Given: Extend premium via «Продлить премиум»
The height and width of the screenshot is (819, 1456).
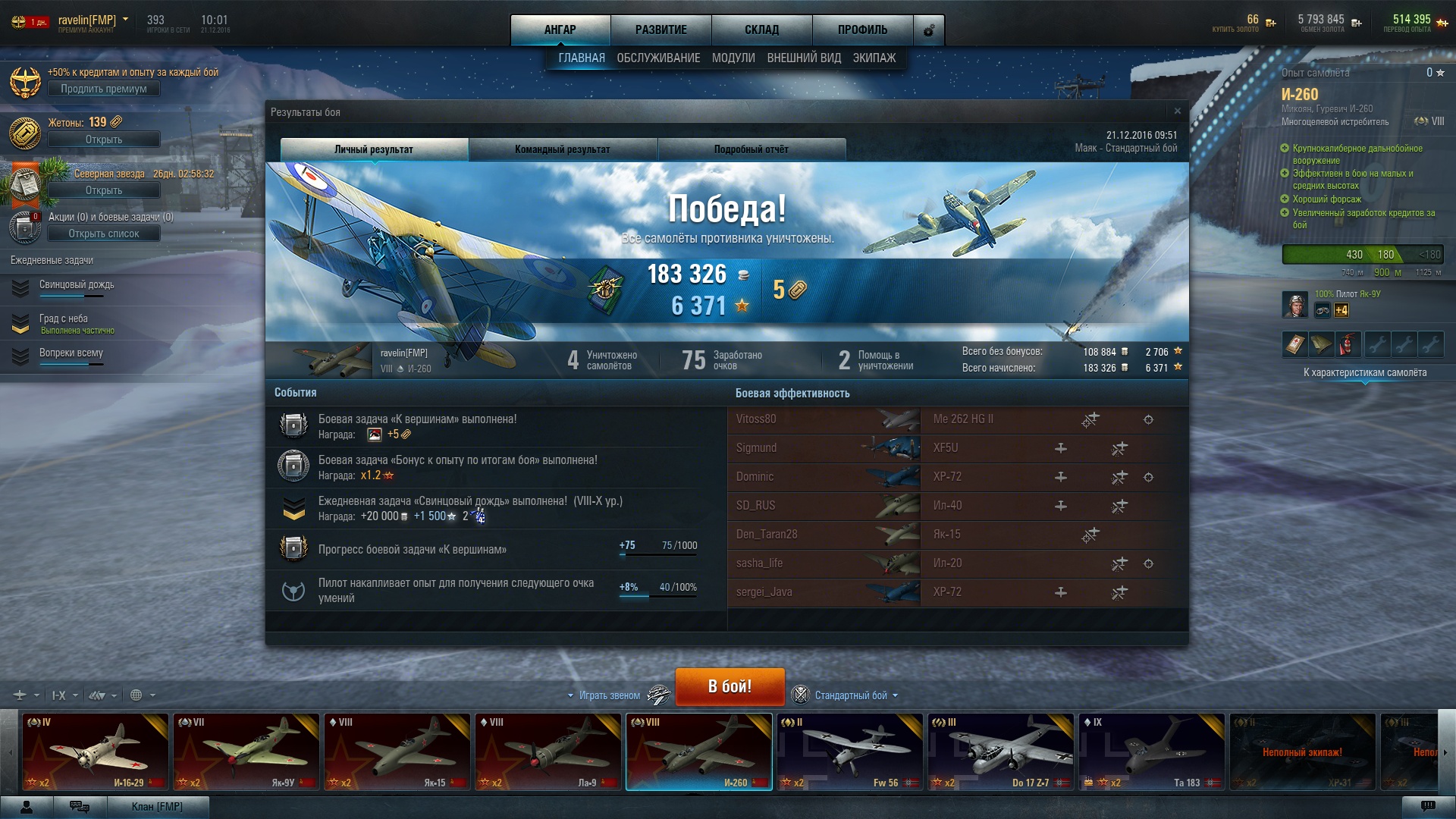Looking at the screenshot, I should click(x=104, y=89).
